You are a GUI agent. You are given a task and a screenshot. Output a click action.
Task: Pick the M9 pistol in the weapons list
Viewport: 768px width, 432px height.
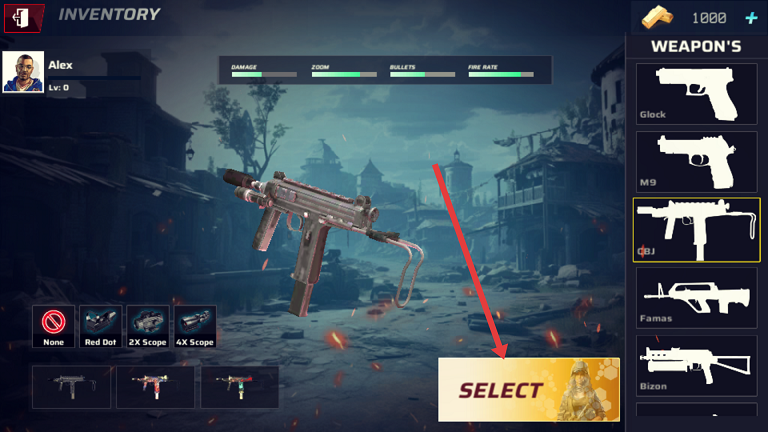(696, 161)
